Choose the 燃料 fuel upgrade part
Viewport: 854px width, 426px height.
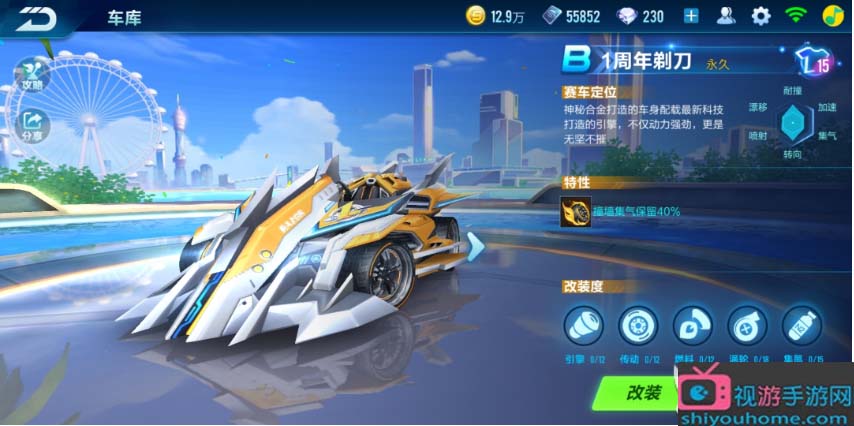pos(692,325)
